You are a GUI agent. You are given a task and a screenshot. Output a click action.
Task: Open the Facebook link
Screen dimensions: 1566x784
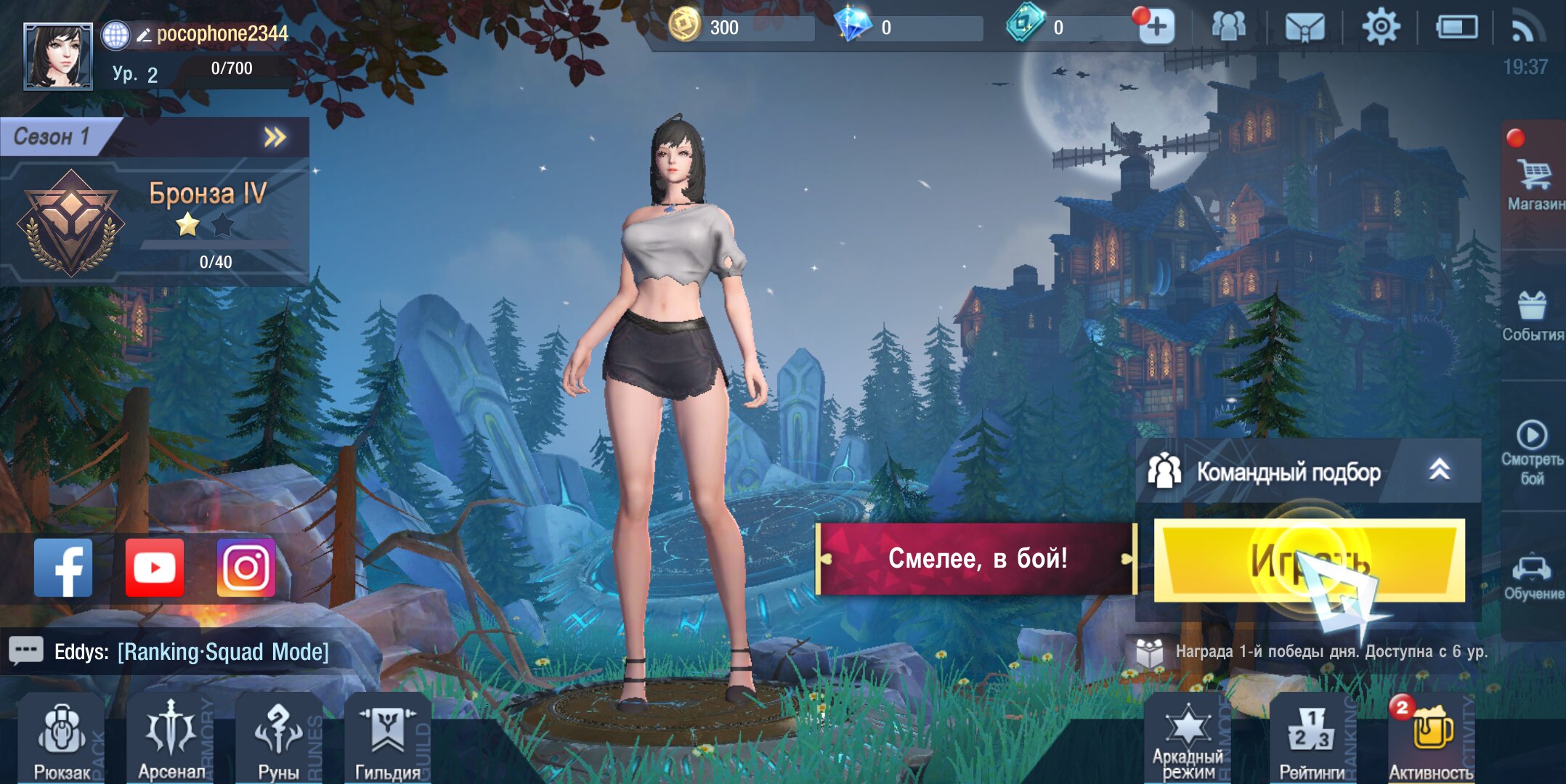pyautogui.click(x=64, y=568)
